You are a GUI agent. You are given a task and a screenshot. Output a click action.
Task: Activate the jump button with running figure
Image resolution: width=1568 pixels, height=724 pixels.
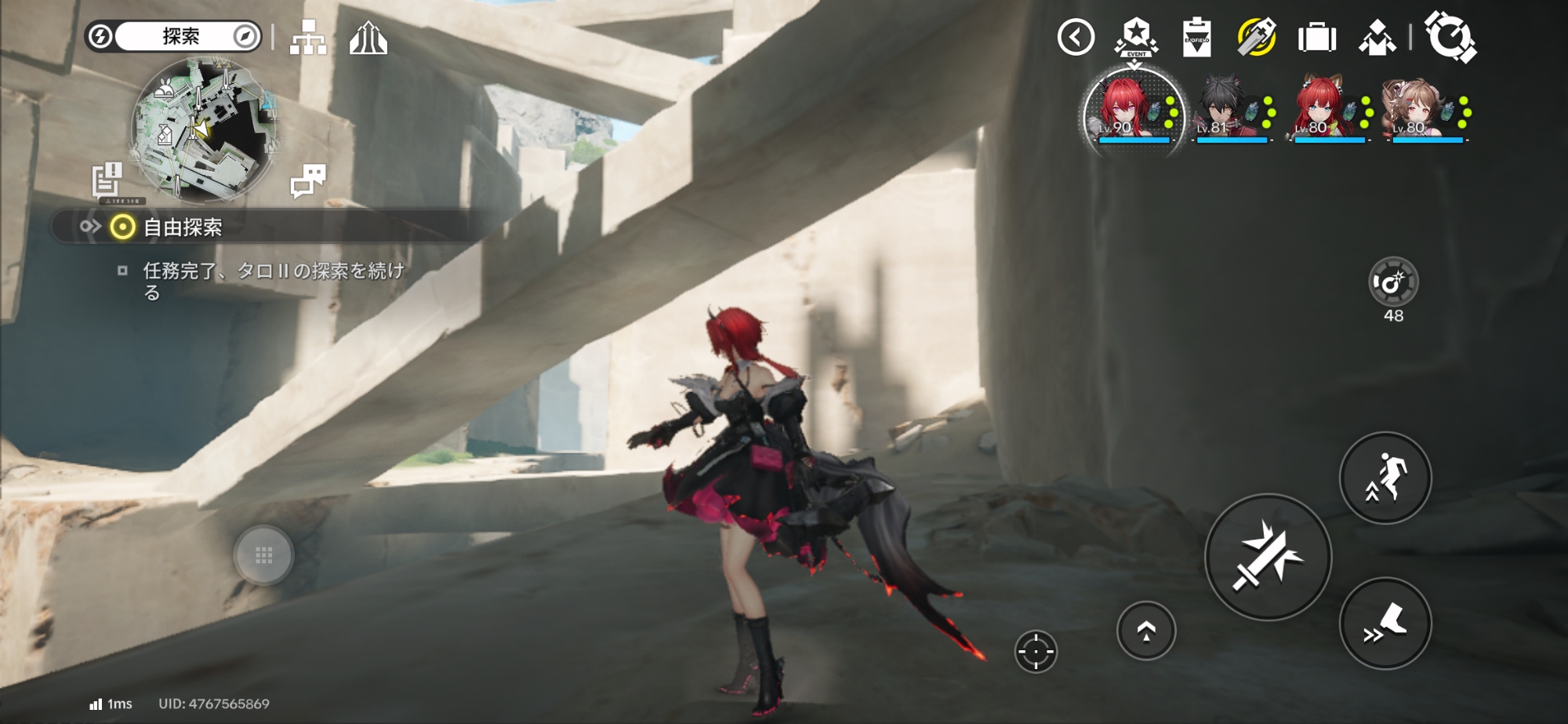[1385, 478]
